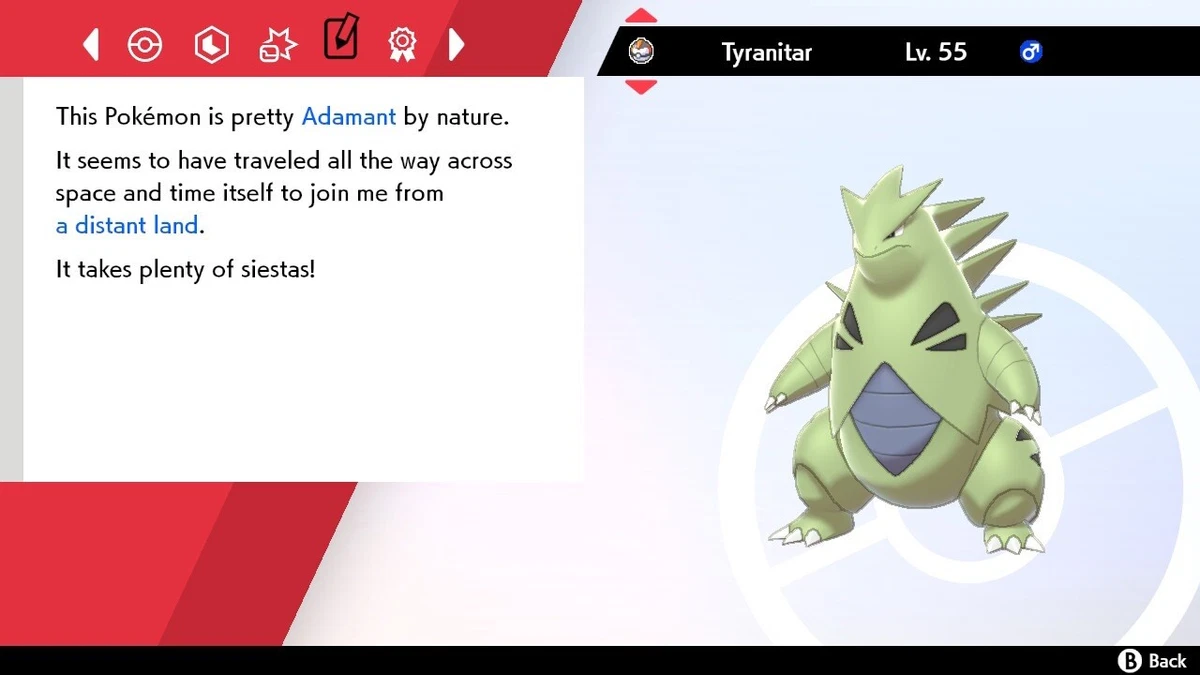
Task: Open the ribbons tab
Action: point(402,44)
